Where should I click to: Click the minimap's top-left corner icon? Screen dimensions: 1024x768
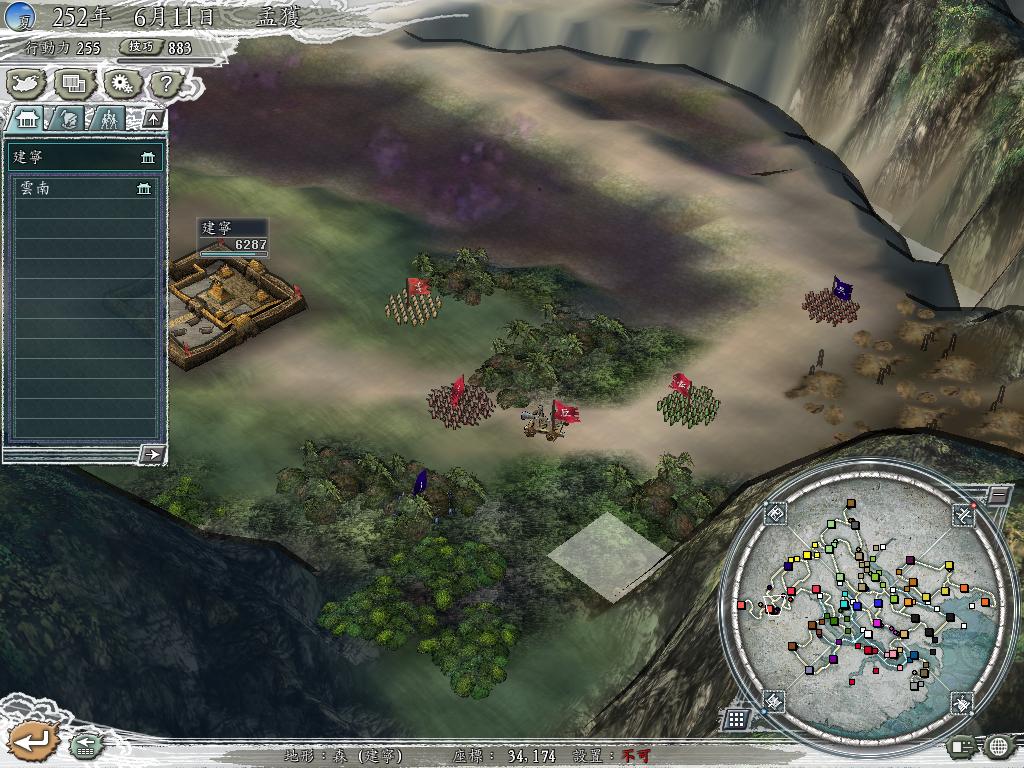click(777, 514)
